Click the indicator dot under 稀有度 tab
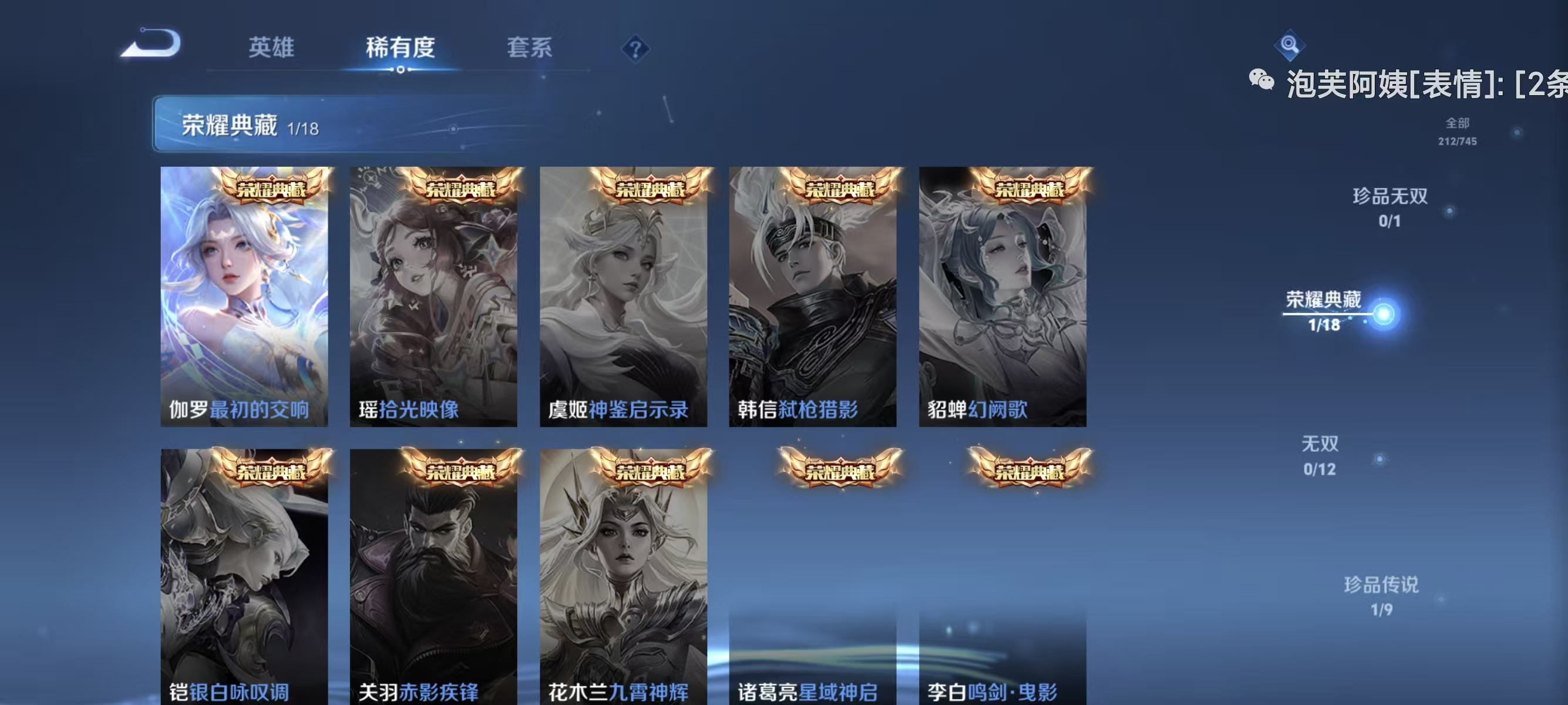 click(x=400, y=70)
